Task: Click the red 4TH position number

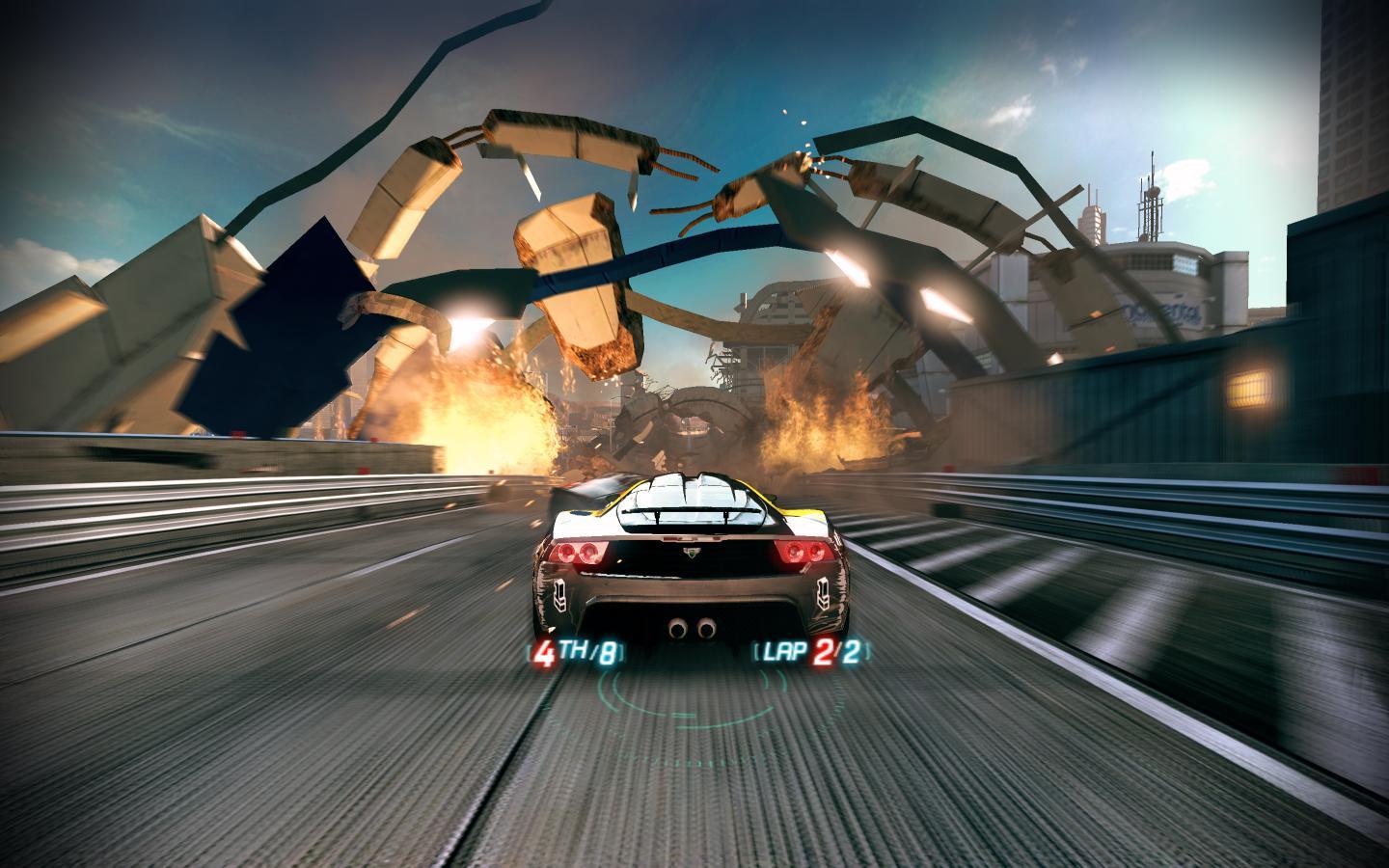Action: pos(546,652)
